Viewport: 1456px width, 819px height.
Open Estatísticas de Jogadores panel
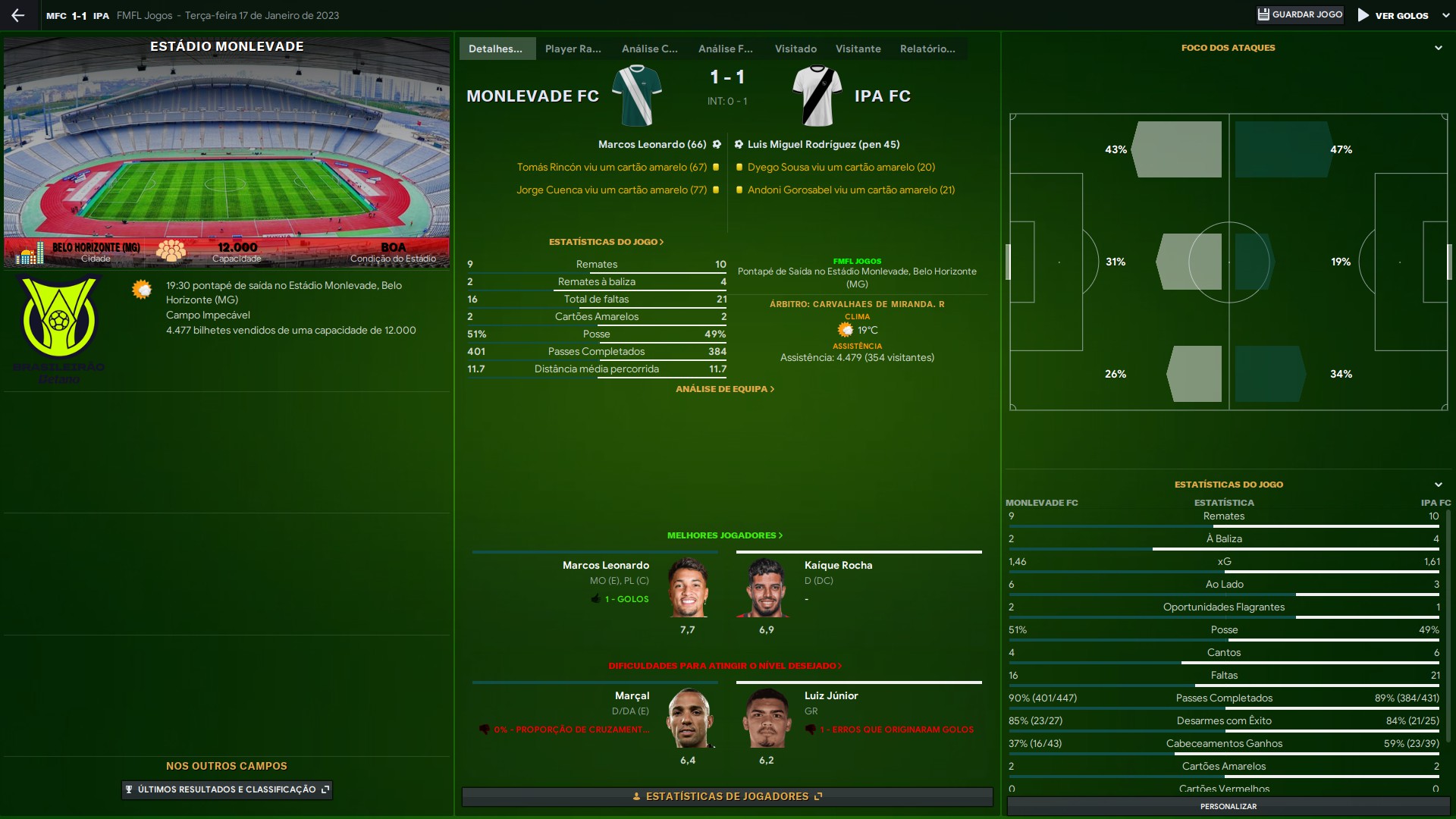coord(726,796)
